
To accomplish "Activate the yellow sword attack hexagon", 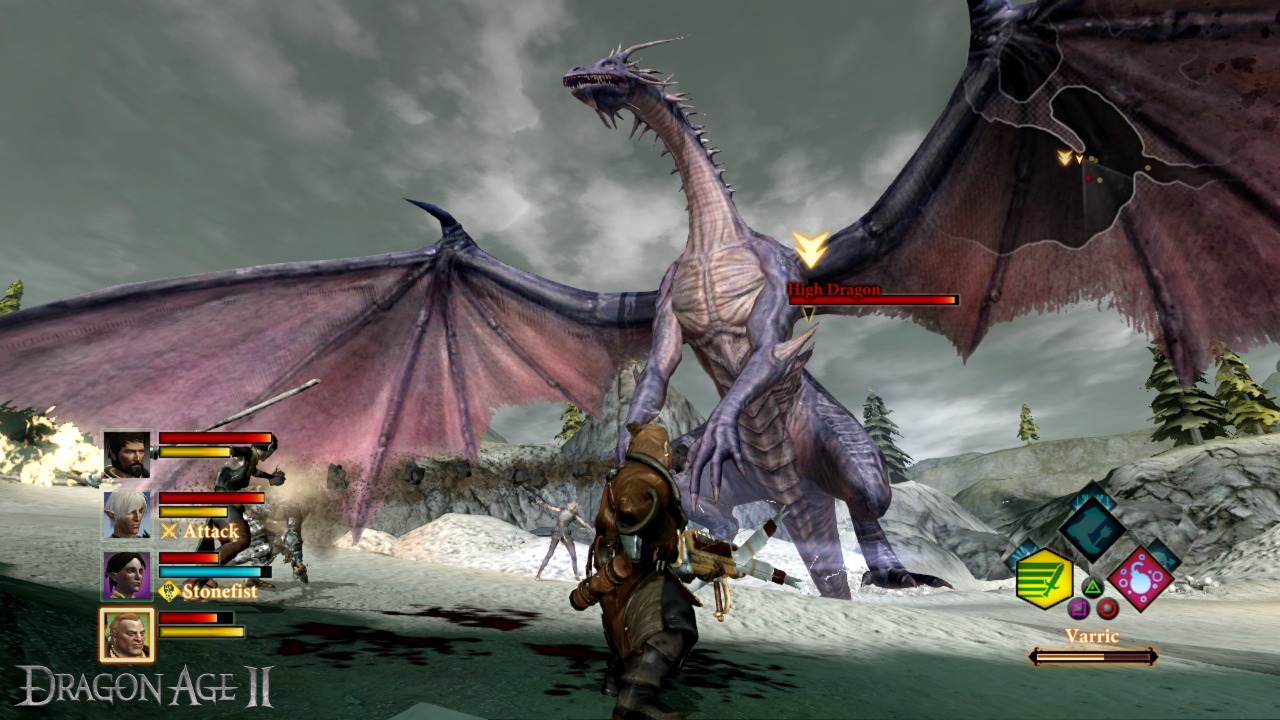I will tap(1044, 579).
